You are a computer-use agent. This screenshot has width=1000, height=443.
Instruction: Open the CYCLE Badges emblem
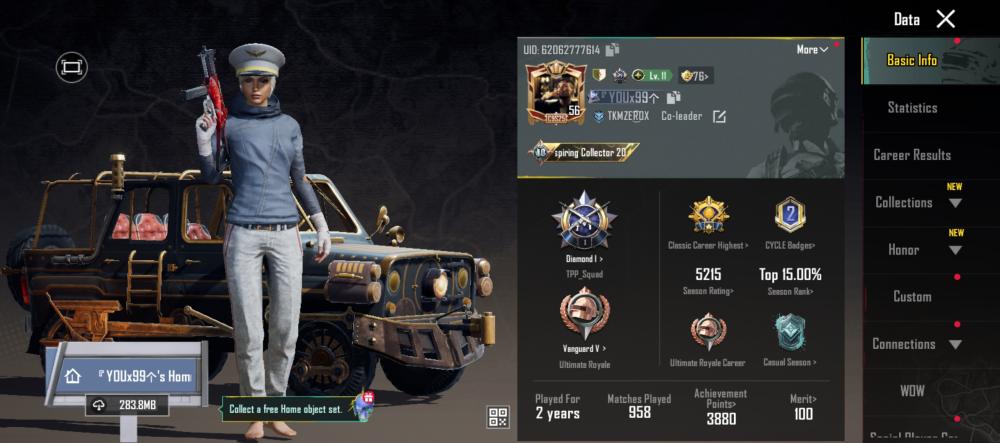790,216
